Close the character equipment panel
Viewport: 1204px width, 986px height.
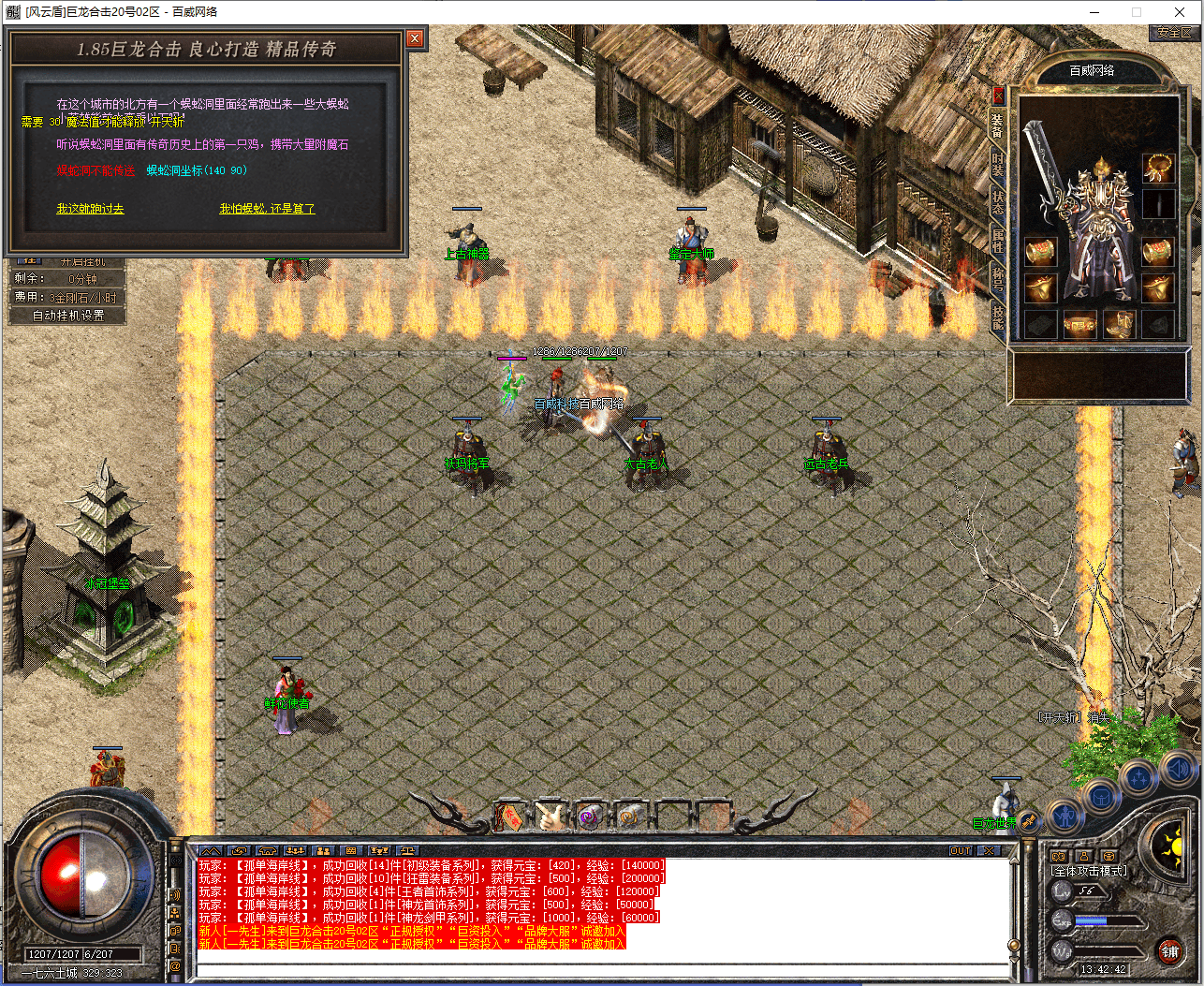pos(998,95)
